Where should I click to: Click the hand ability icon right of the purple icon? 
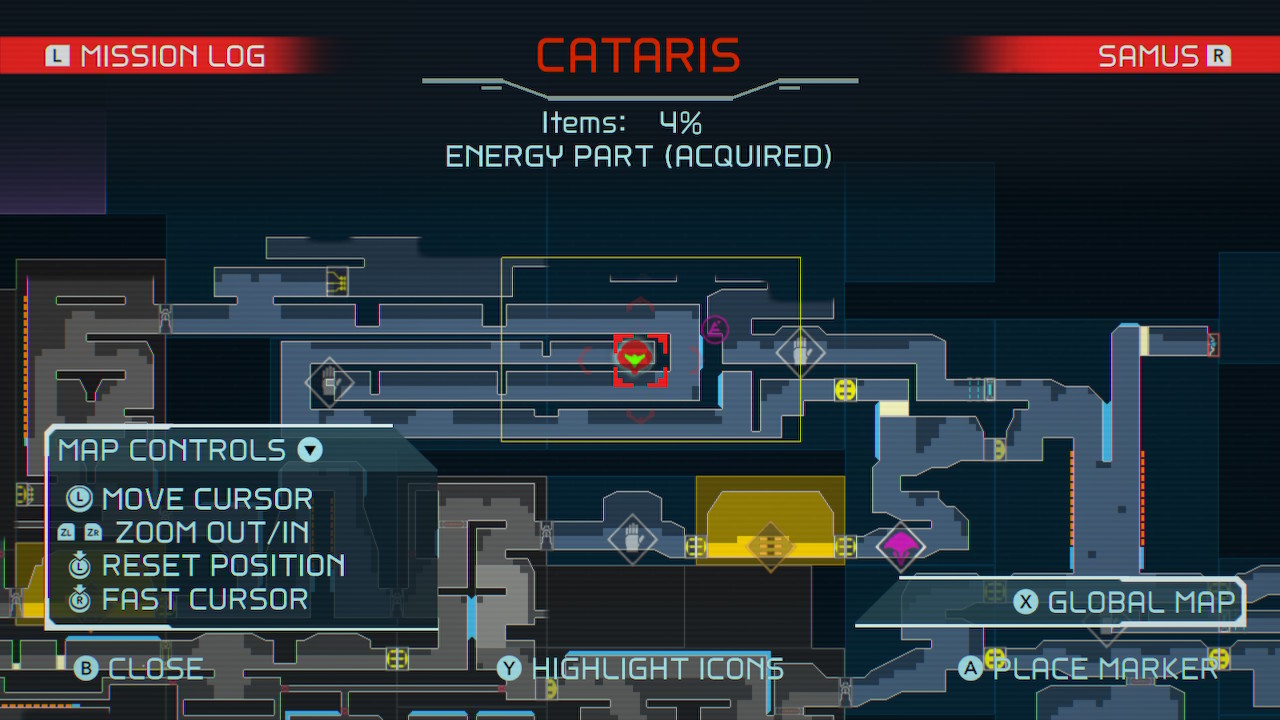tap(800, 351)
